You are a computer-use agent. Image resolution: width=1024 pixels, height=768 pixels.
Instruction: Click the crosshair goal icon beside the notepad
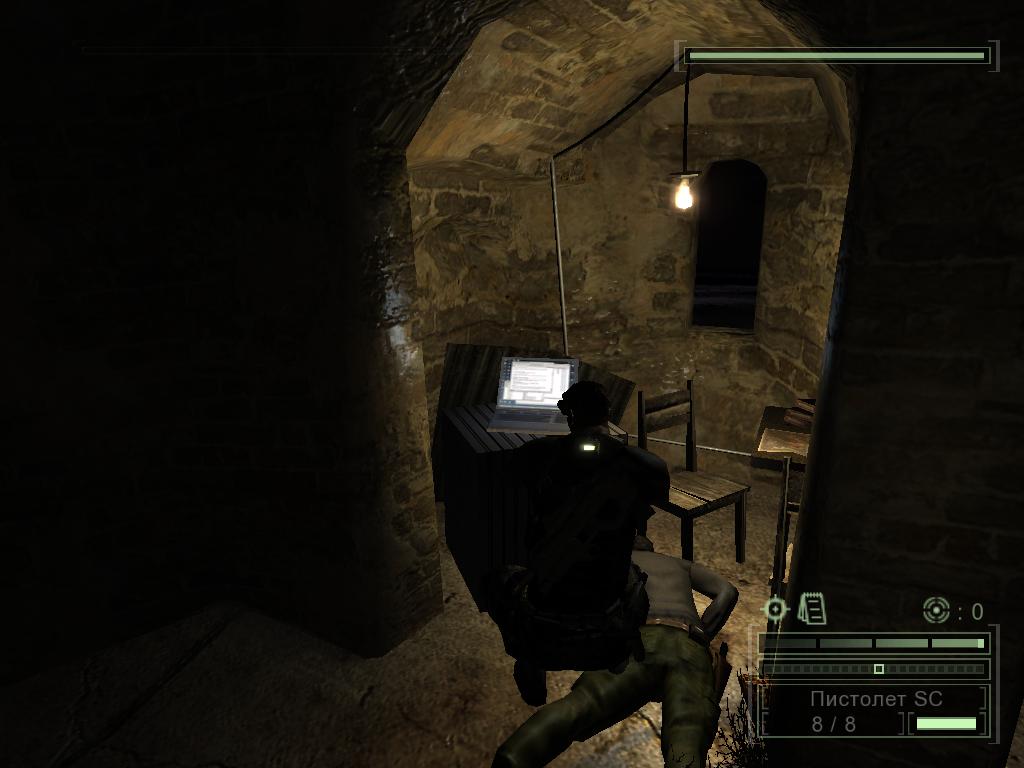point(775,609)
